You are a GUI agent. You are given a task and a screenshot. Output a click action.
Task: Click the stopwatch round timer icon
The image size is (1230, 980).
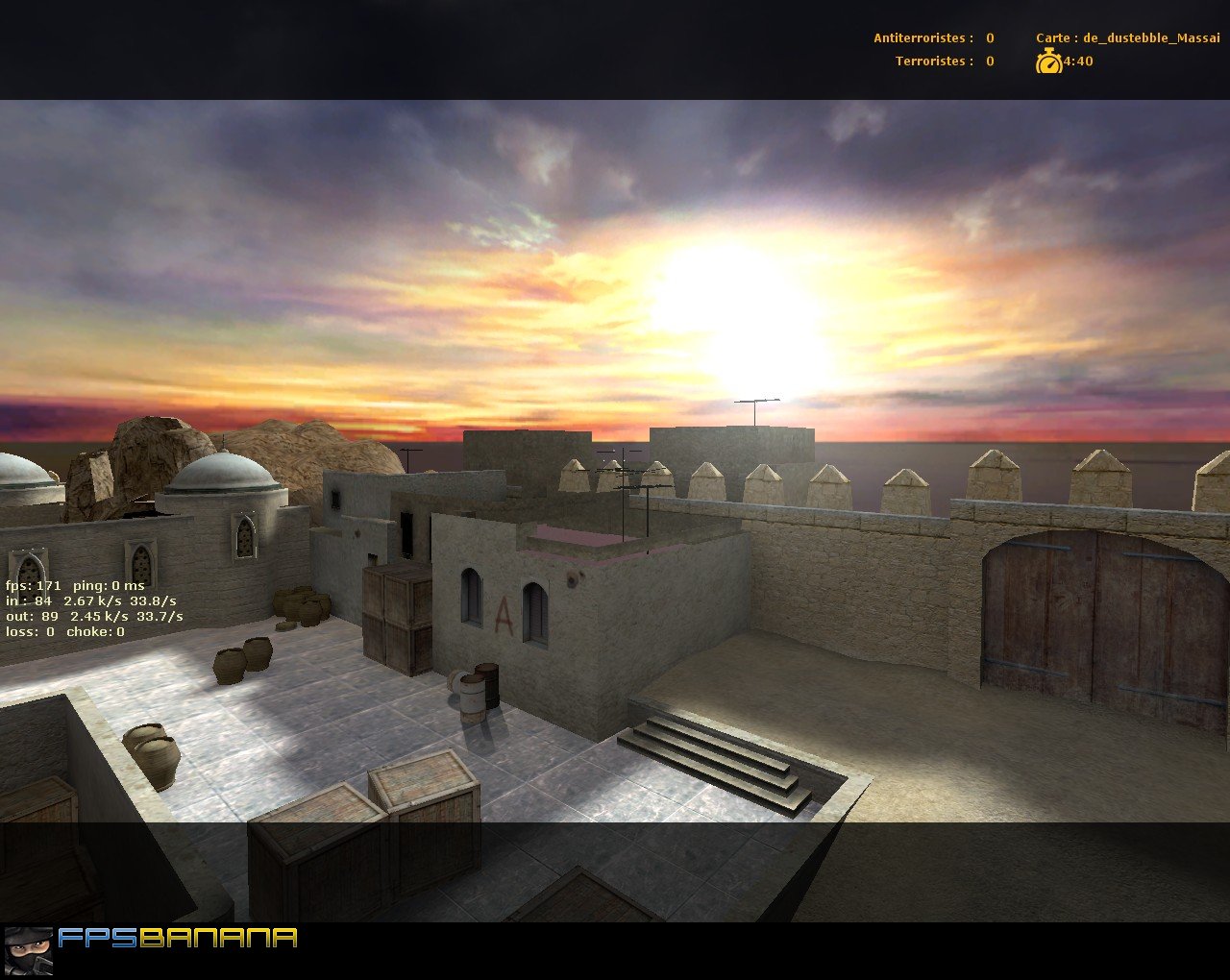1049,61
